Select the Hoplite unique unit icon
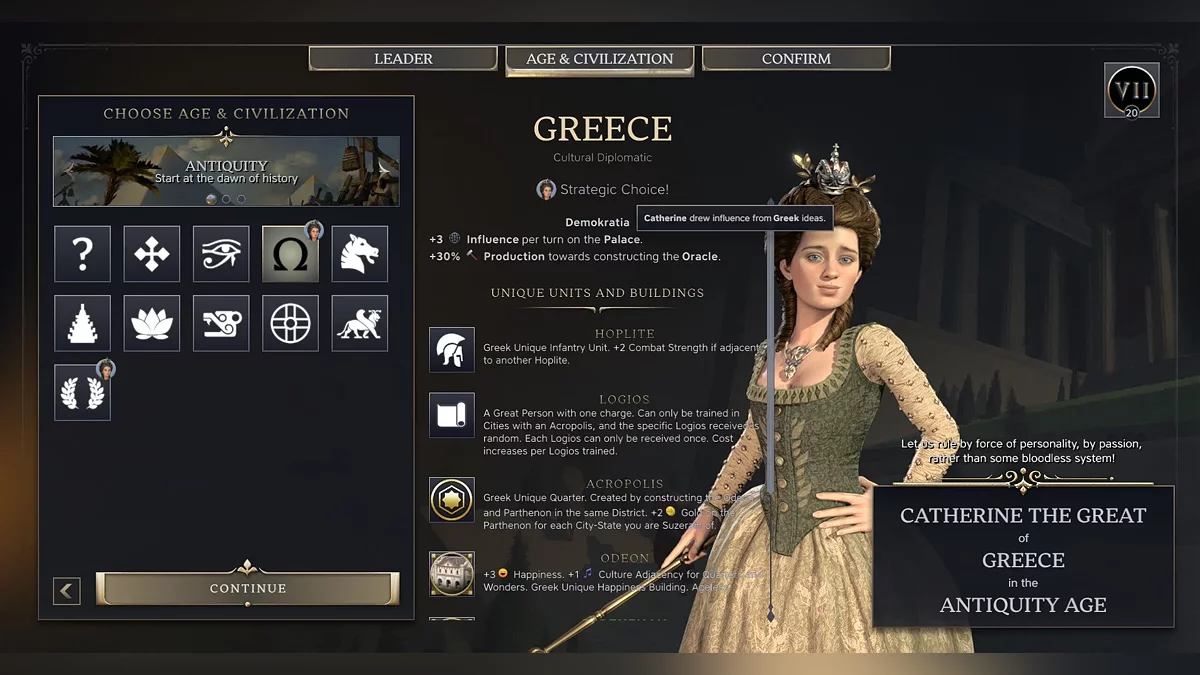The width and height of the screenshot is (1200, 675). (x=452, y=349)
